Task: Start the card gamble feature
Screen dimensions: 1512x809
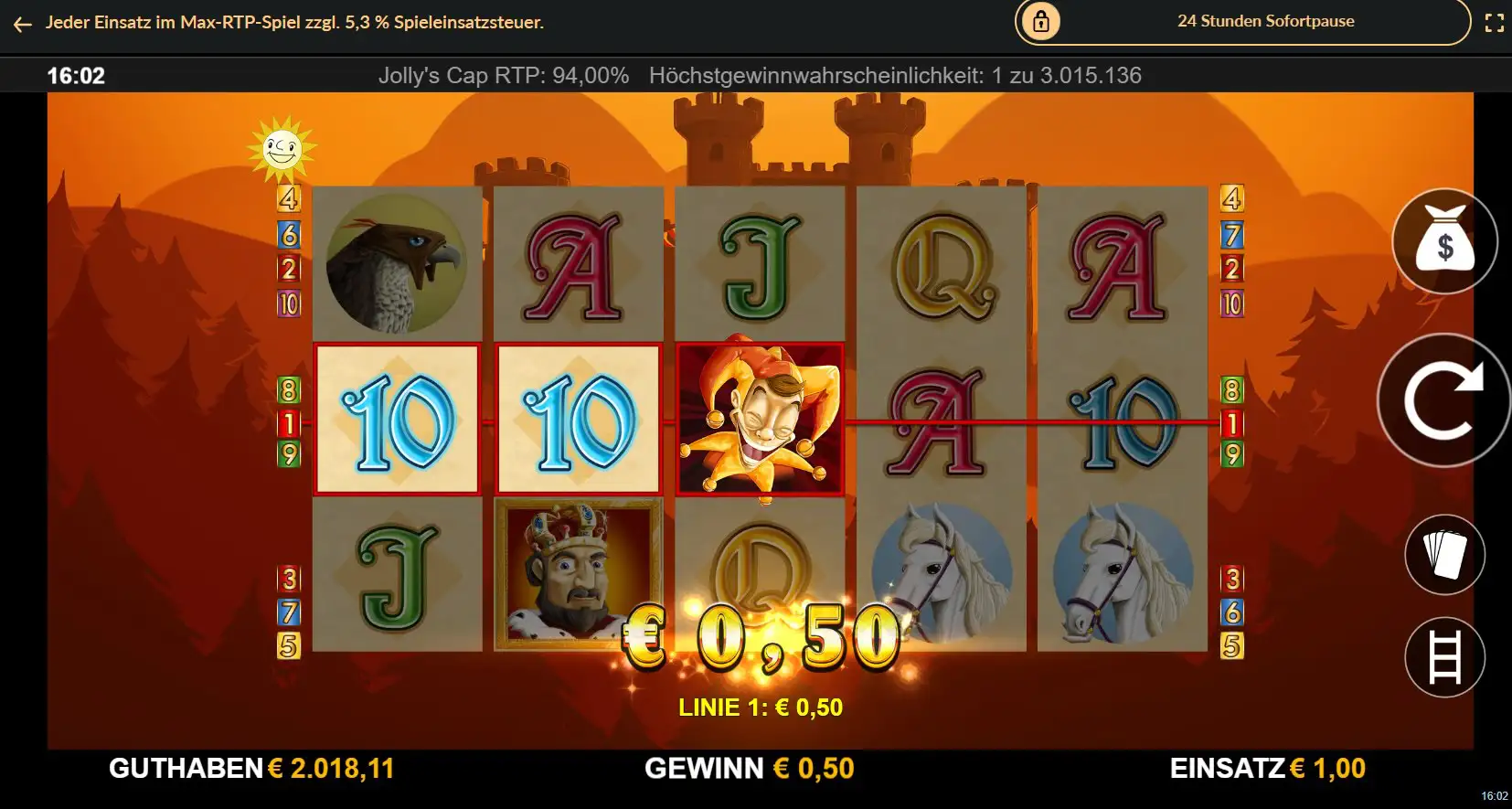Action: pyautogui.click(x=1444, y=554)
